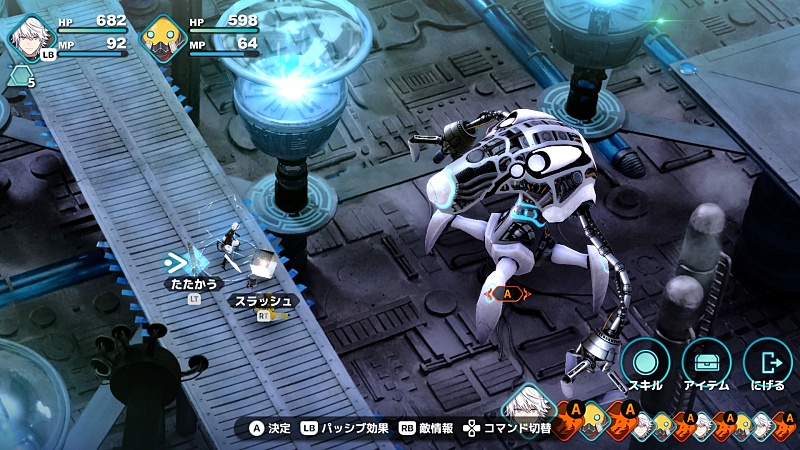Screen dimensions: 800x450
Task: Select the yellow robot ally's status portrait
Action: [x=160, y=38]
